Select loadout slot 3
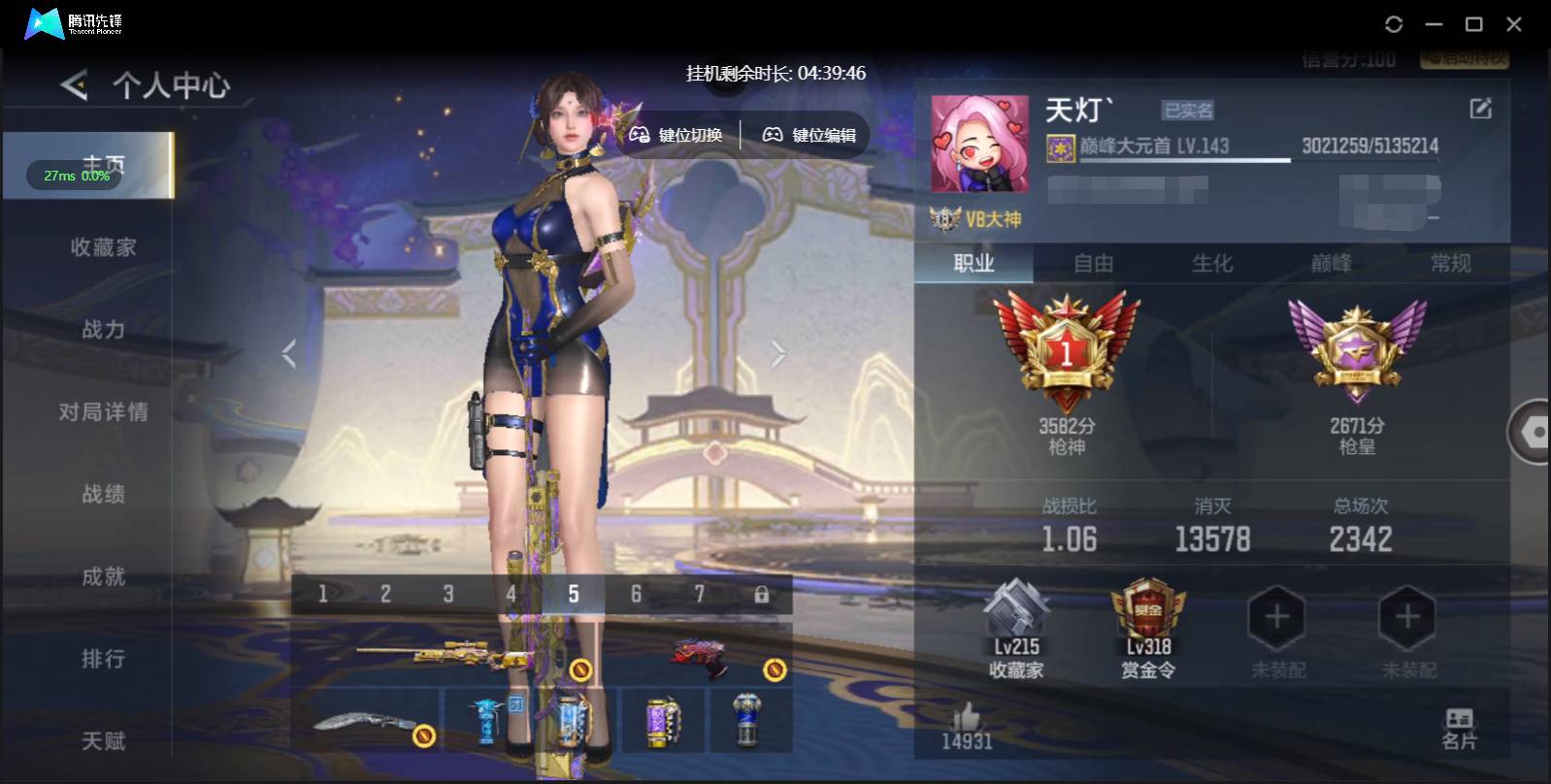 click(x=448, y=592)
